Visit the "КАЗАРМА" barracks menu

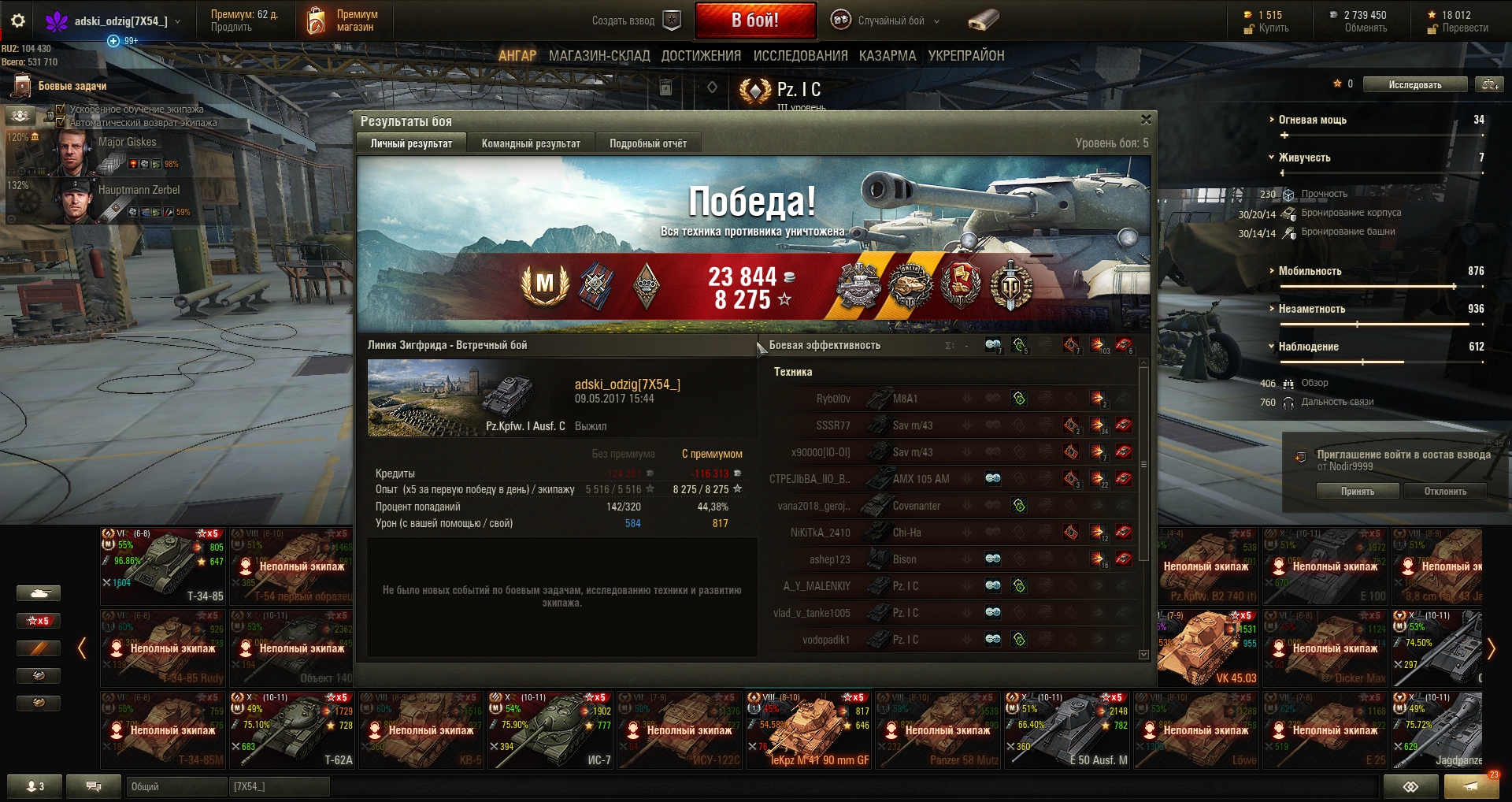(888, 56)
